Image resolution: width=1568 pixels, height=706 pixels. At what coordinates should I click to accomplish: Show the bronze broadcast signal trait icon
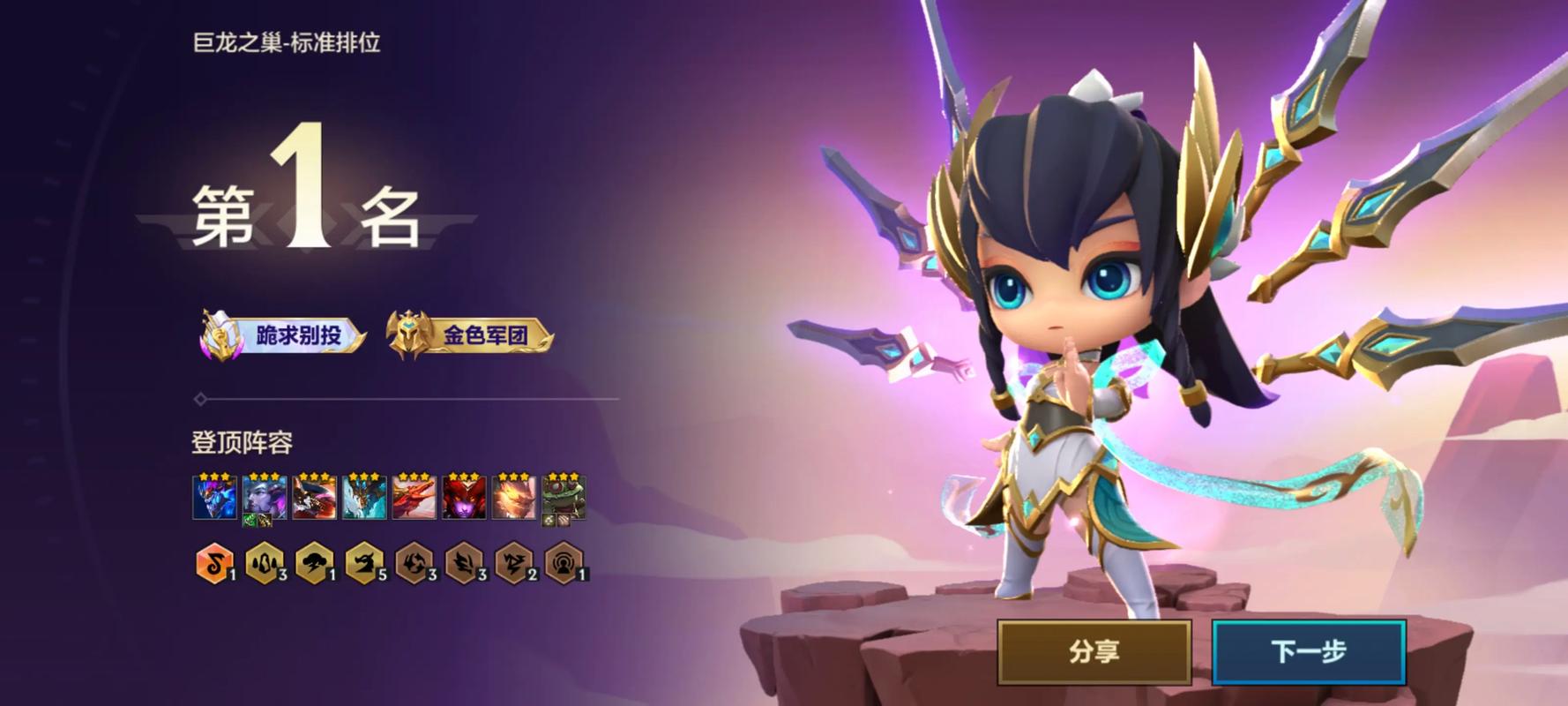[563, 564]
